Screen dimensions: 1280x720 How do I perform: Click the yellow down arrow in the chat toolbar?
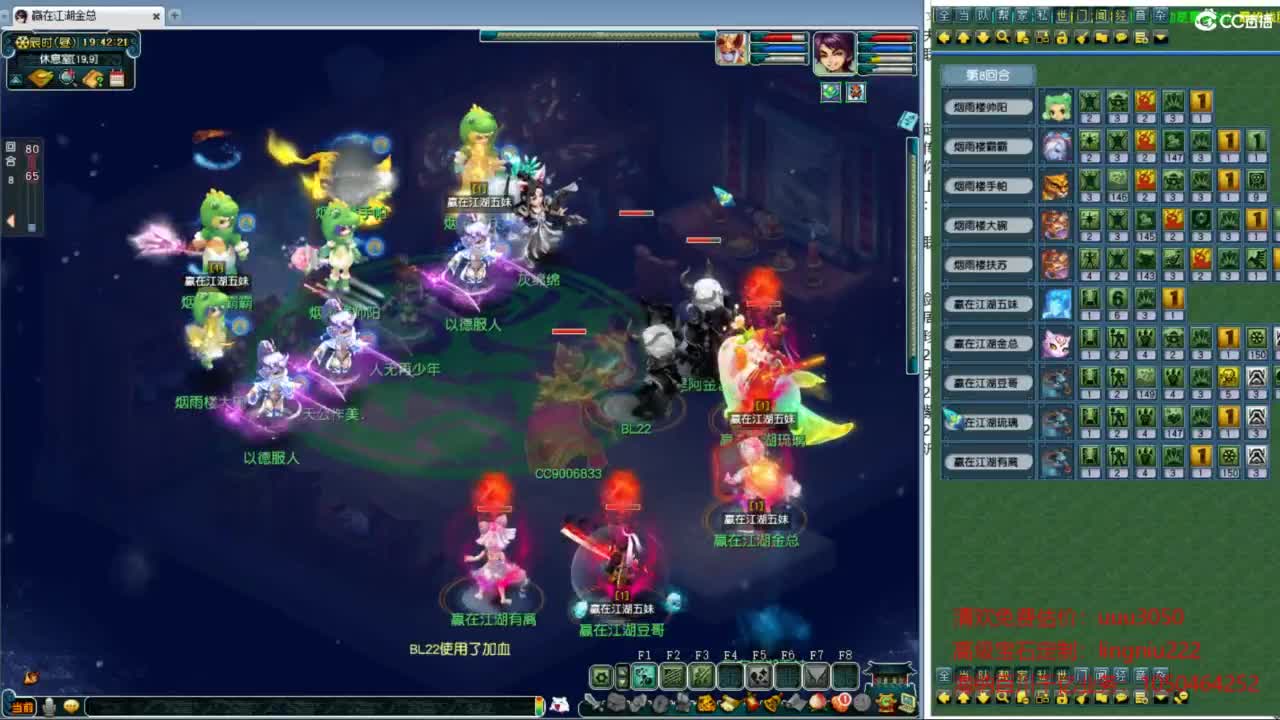coord(980,38)
